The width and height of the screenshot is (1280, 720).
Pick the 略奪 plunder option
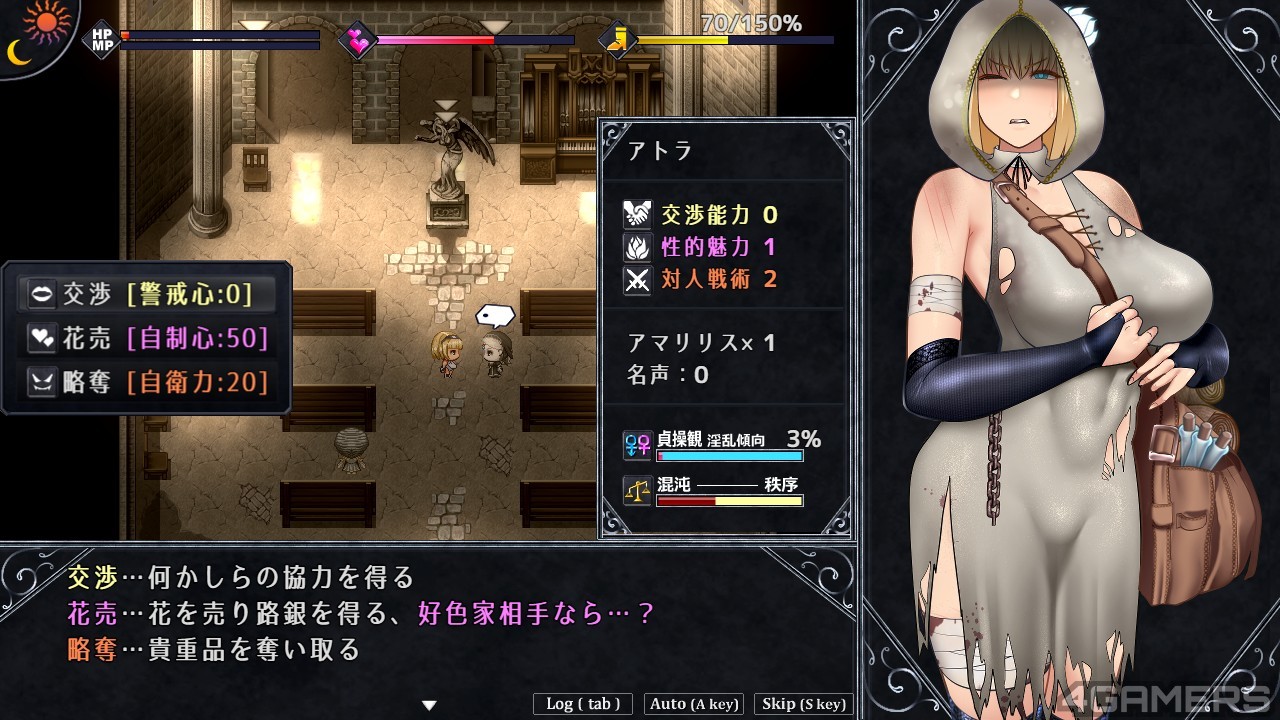[146, 381]
